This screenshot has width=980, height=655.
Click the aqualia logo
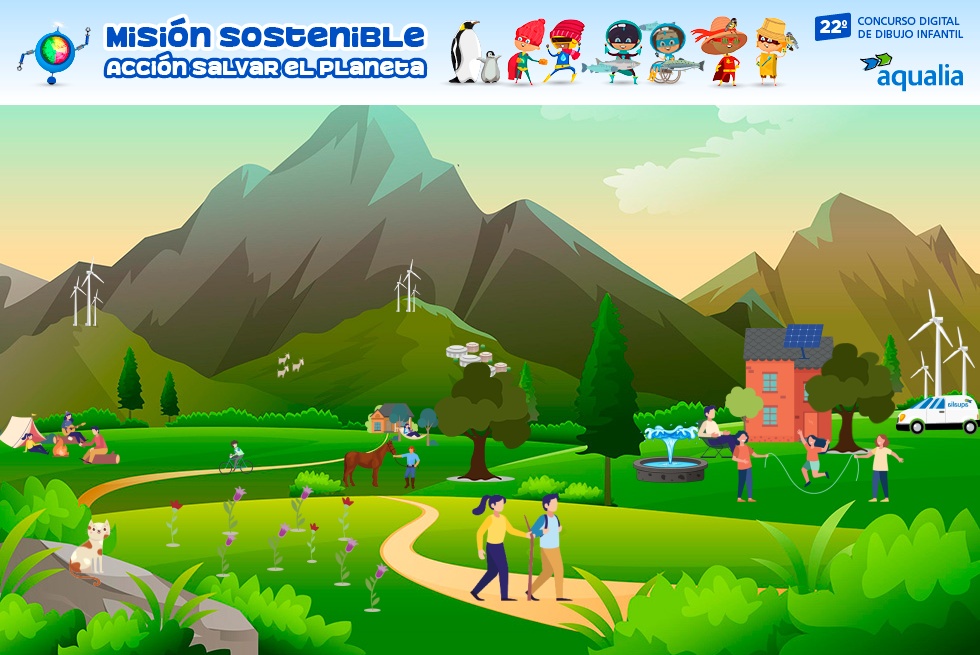point(911,70)
